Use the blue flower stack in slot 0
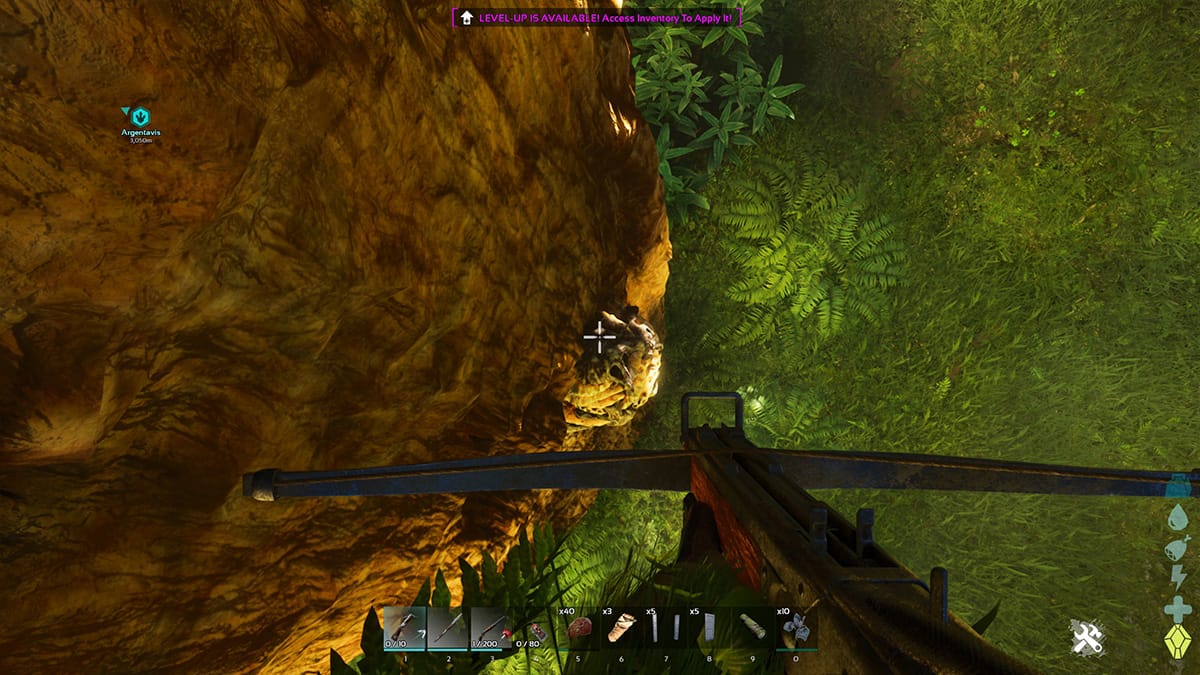 point(797,627)
